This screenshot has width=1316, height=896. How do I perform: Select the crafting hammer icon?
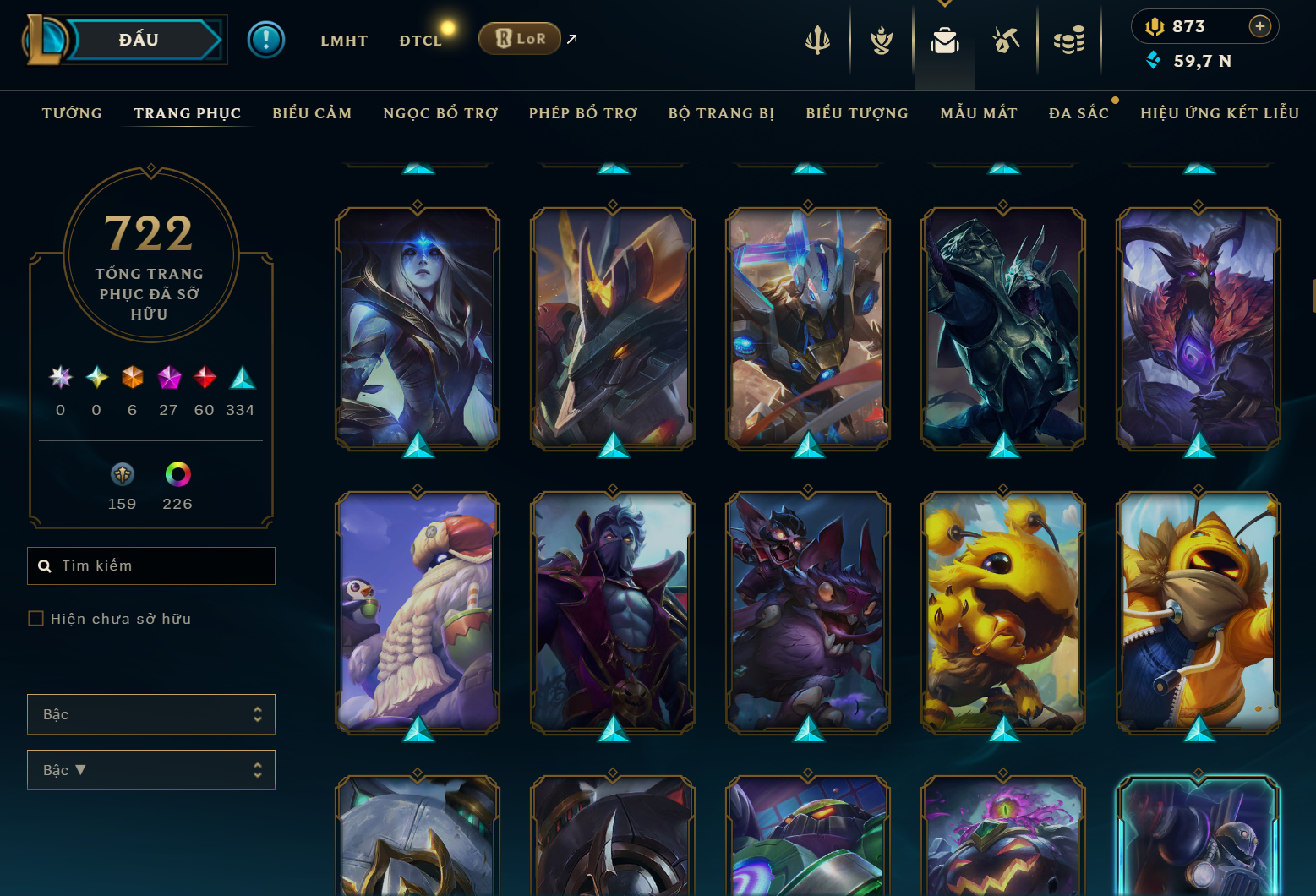click(x=1006, y=38)
